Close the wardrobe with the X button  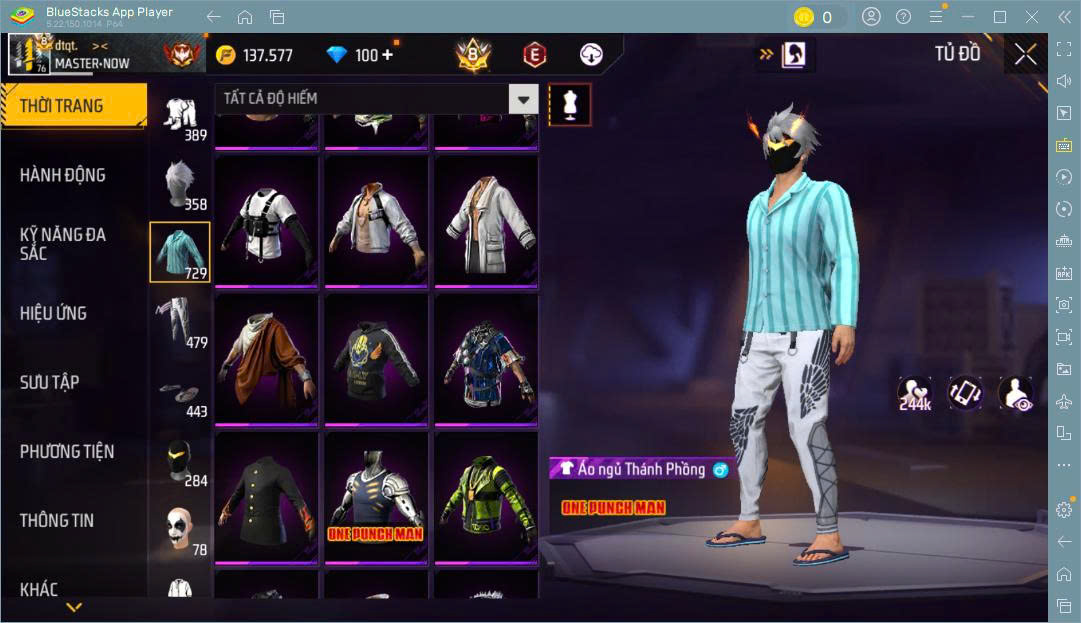pos(1025,55)
